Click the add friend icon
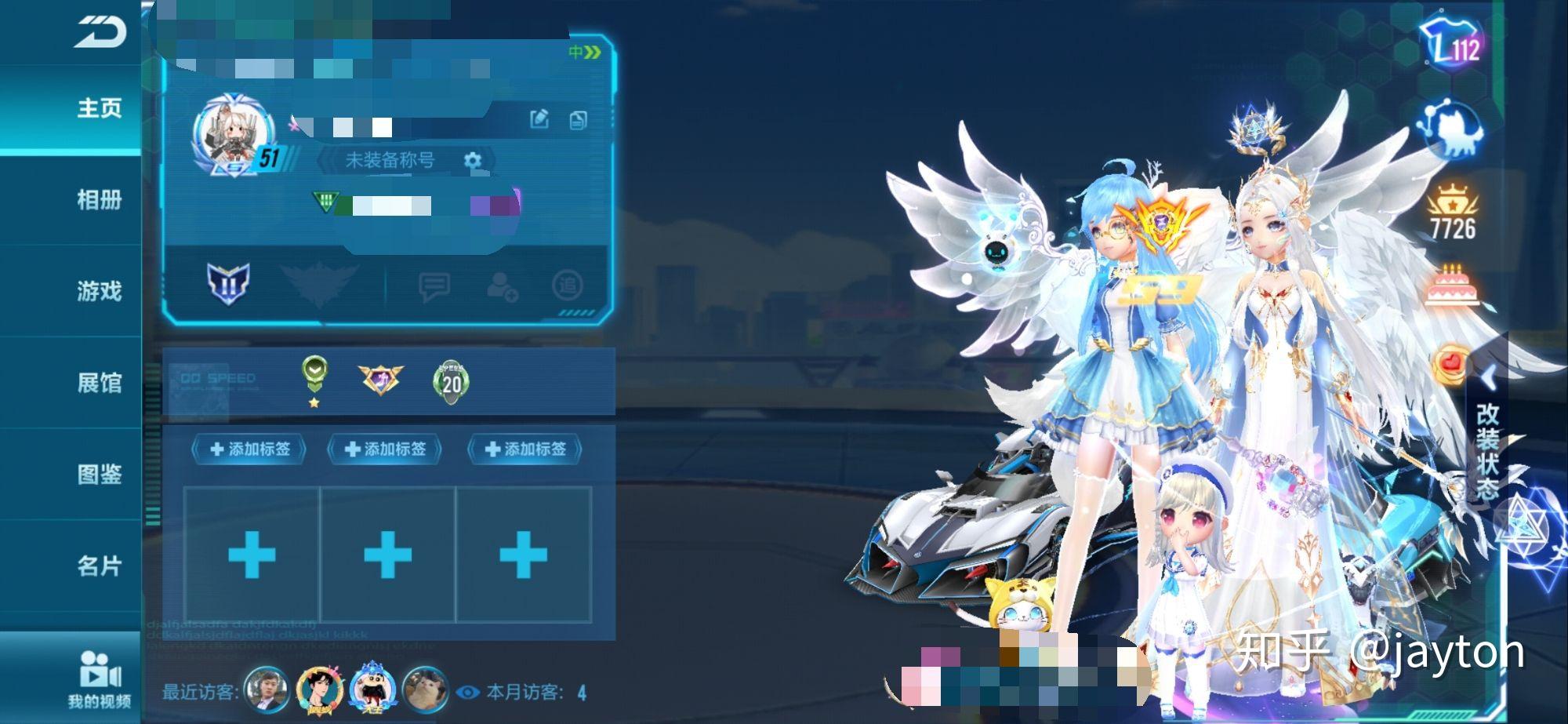This screenshot has height=724, width=1568. click(x=502, y=286)
